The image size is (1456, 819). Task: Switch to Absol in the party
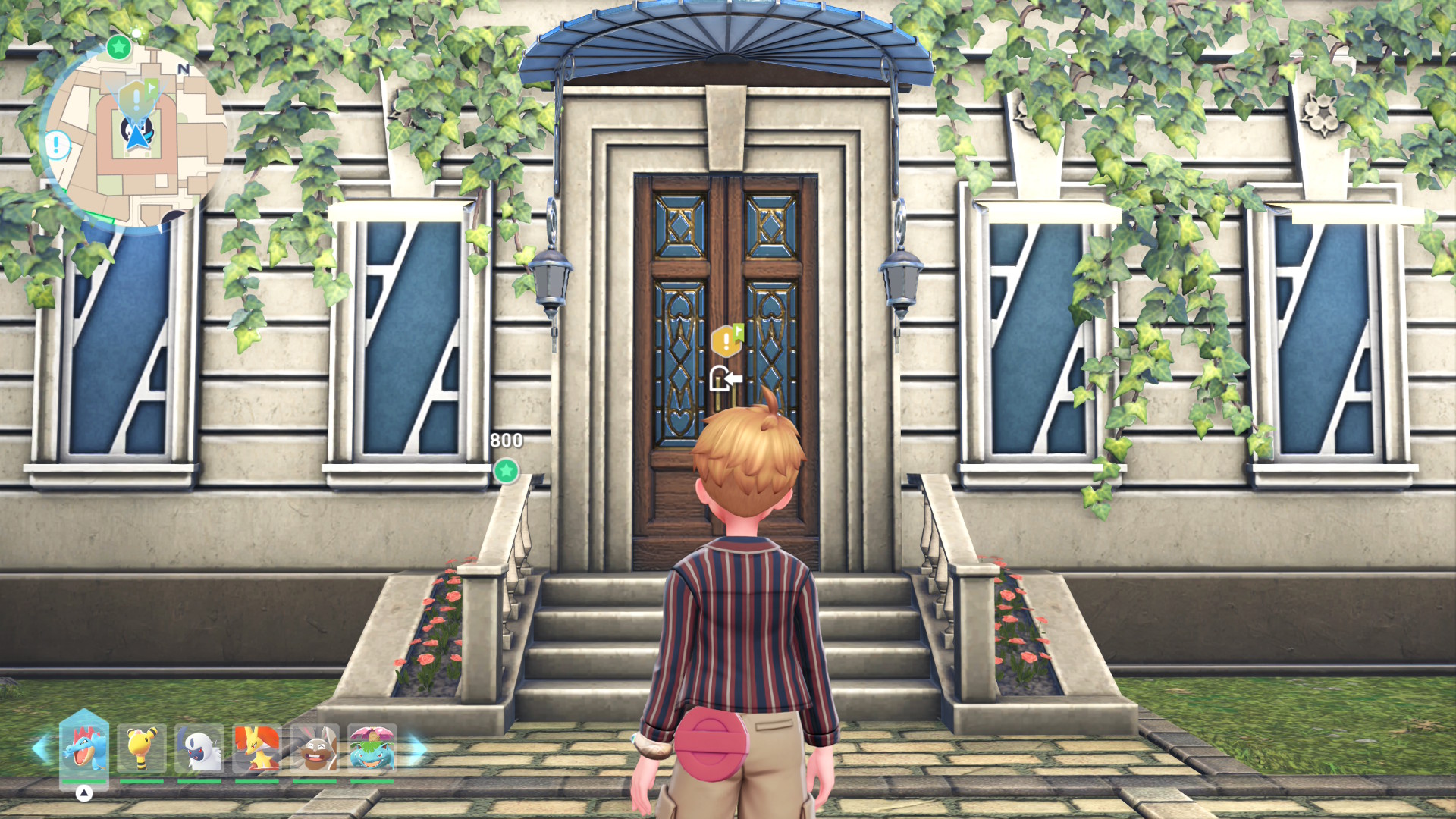[x=199, y=748]
